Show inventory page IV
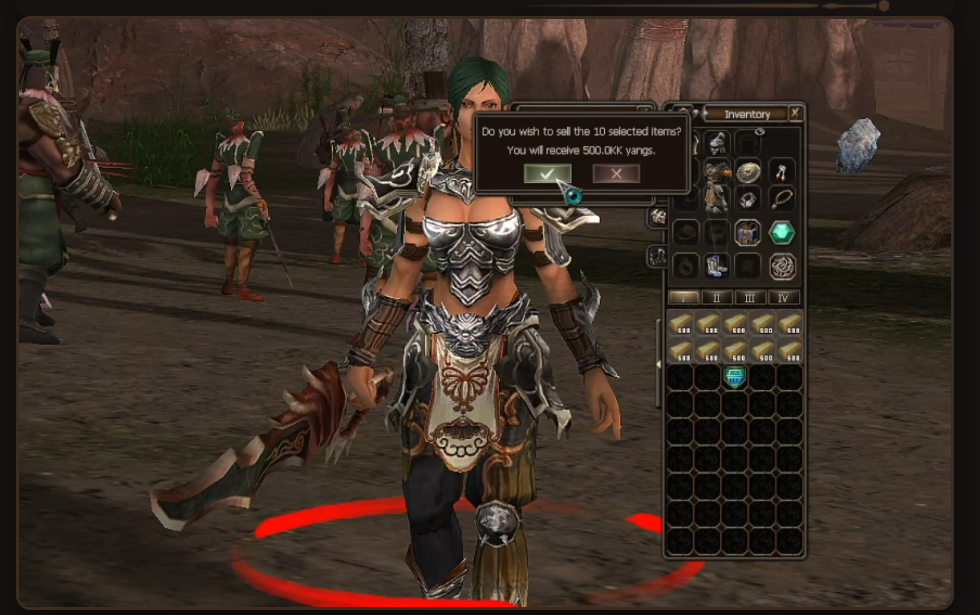 (x=784, y=297)
